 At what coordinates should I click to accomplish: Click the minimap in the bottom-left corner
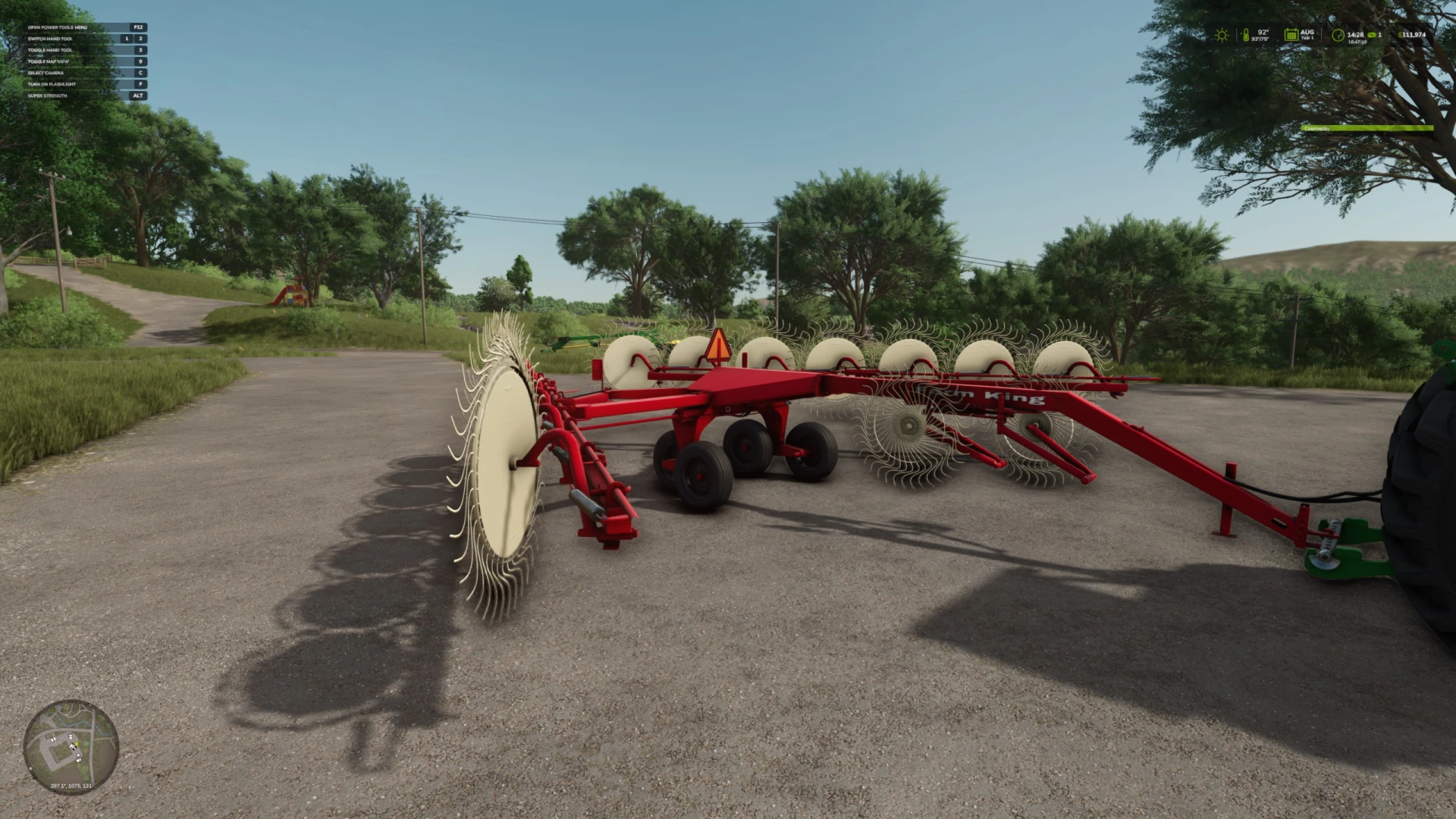pos(72,747)
